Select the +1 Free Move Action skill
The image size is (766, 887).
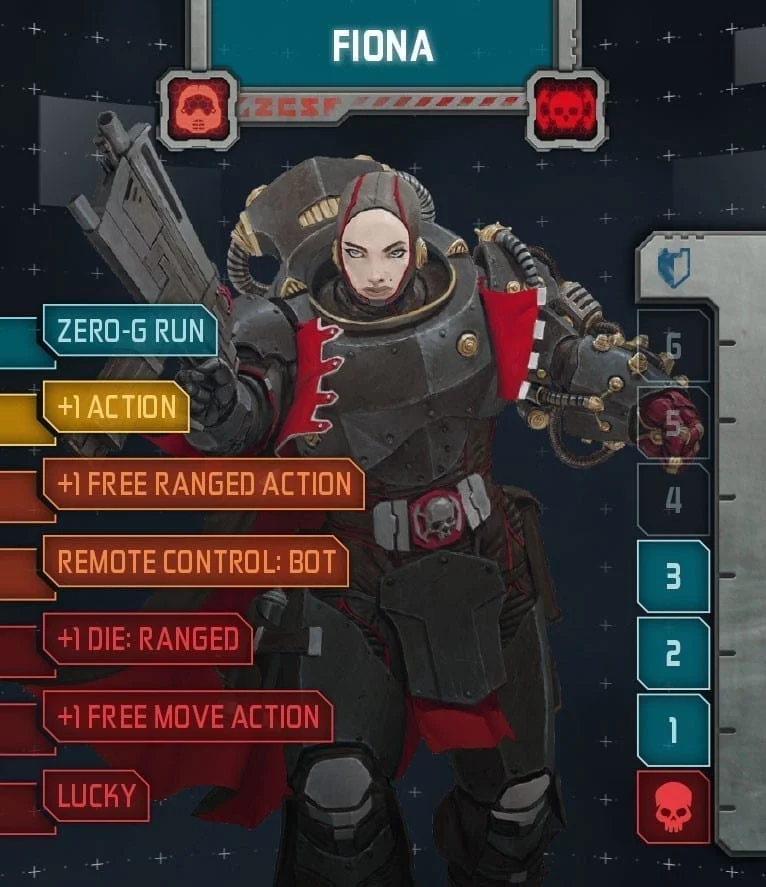(x=188, y=716)
